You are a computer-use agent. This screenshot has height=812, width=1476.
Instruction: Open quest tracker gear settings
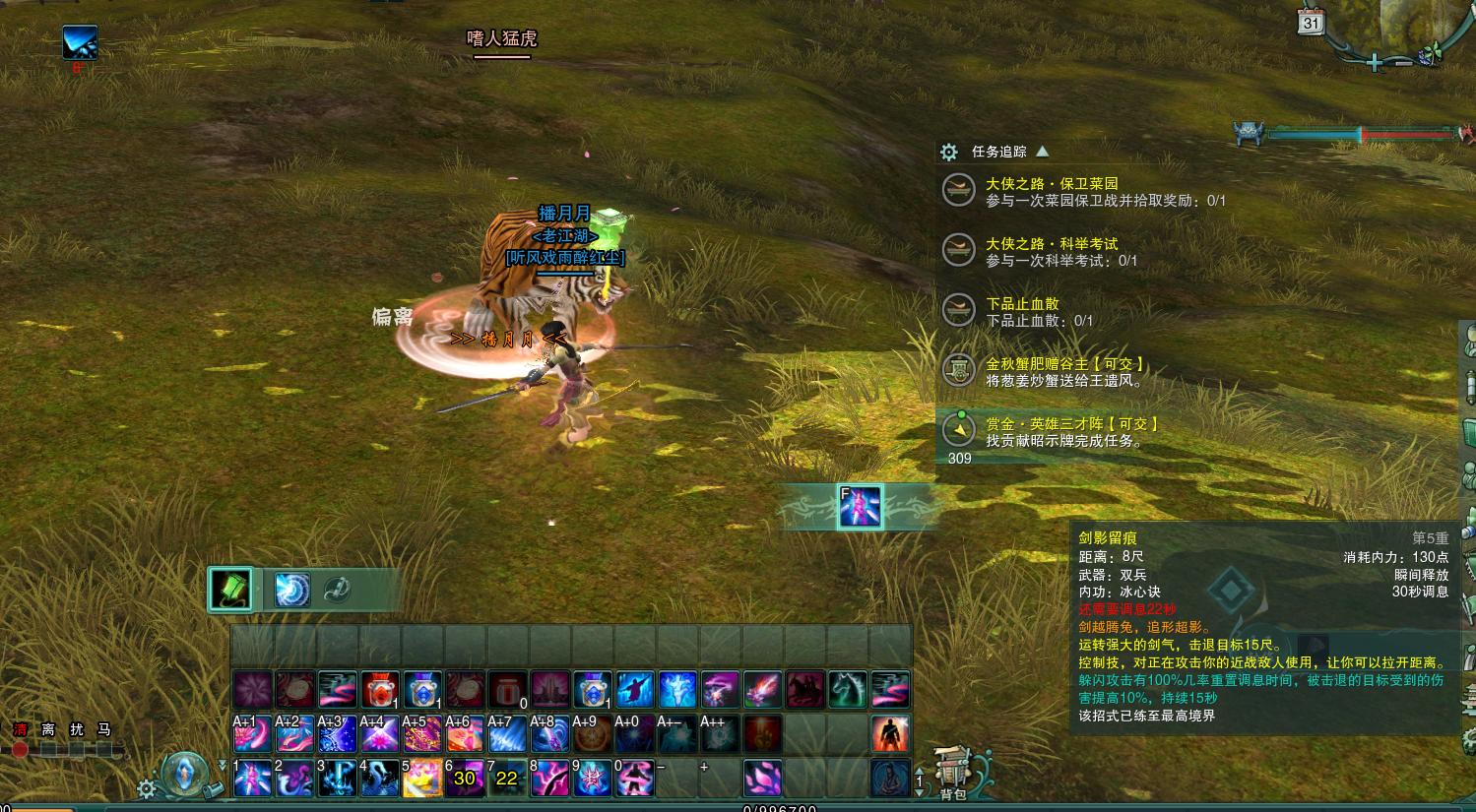point(949,152)
